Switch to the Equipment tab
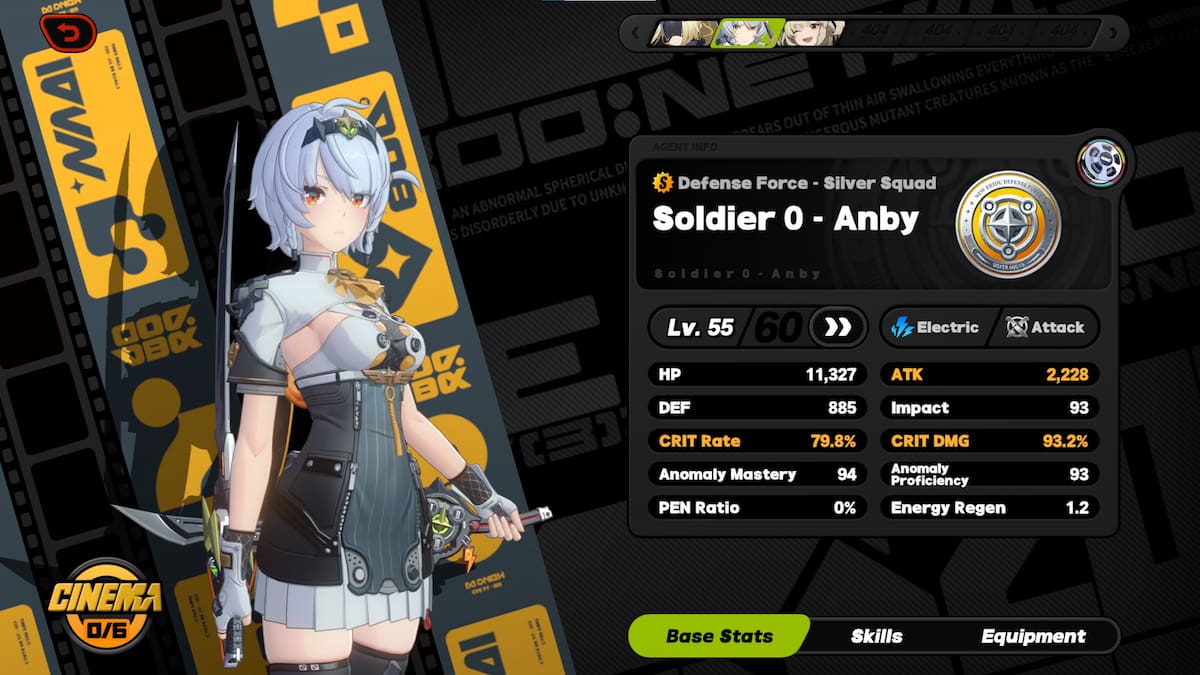This screenshot has width=1200, height=675. tap(1033, 636)
